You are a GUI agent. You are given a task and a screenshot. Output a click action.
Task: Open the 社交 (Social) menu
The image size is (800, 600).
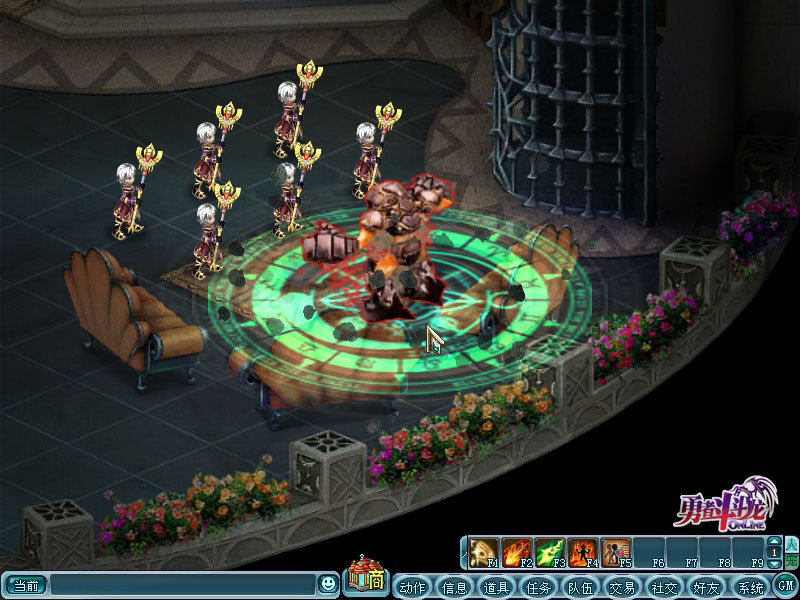click(664, 586)
